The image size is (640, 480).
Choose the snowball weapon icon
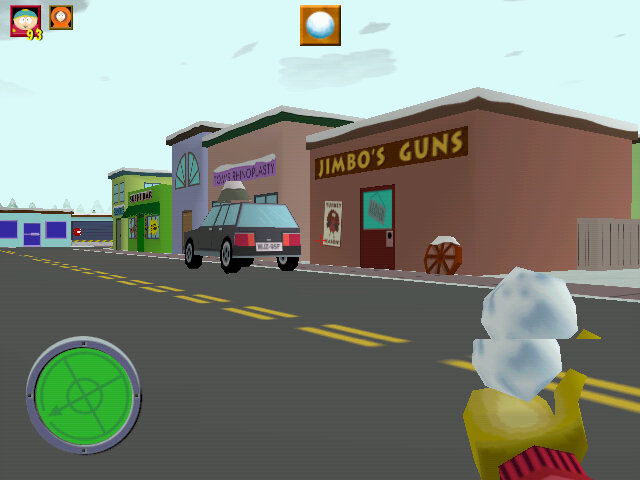(x=320, y=25)
